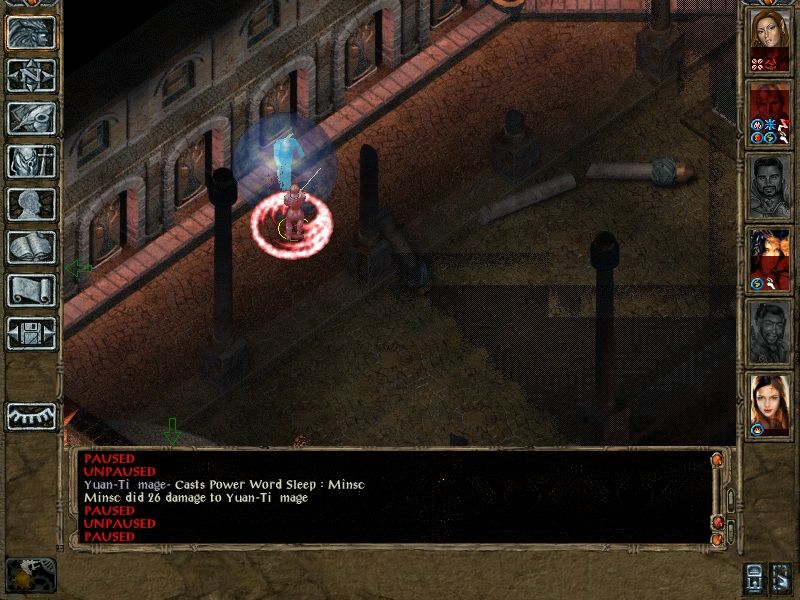This screenshot has height=600, width=800.
Task: Select the fully red-tinted party portrait
Action: [x=770, y=112]
